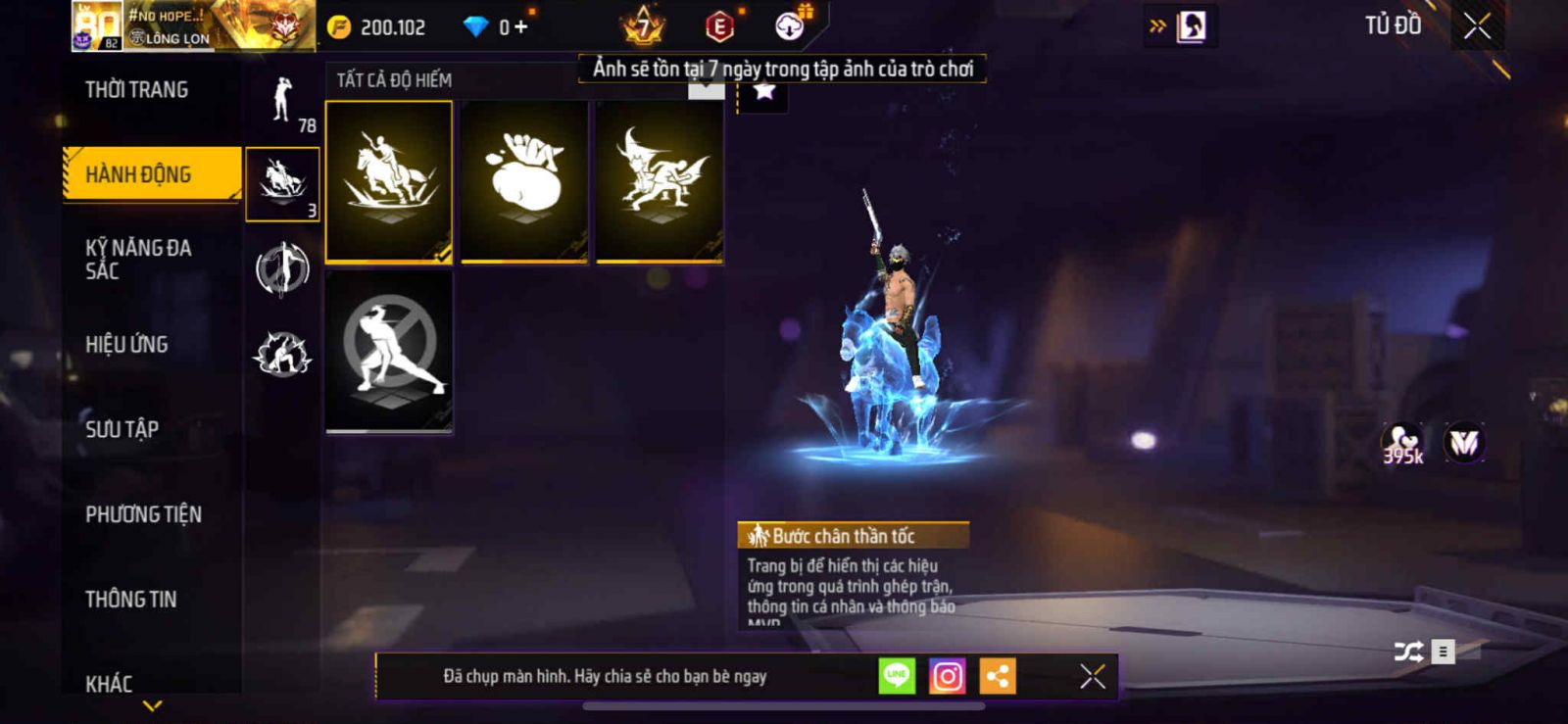Toggle the star favorites filter
1568x724 pixels.
tap(763, 91)
